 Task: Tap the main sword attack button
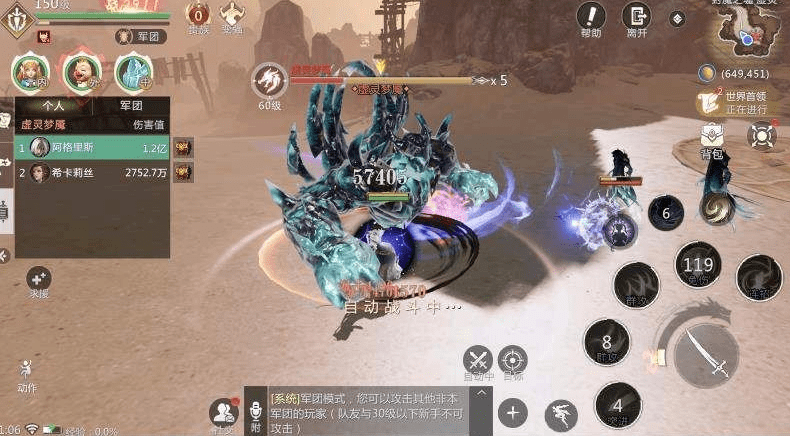[706, 354]
